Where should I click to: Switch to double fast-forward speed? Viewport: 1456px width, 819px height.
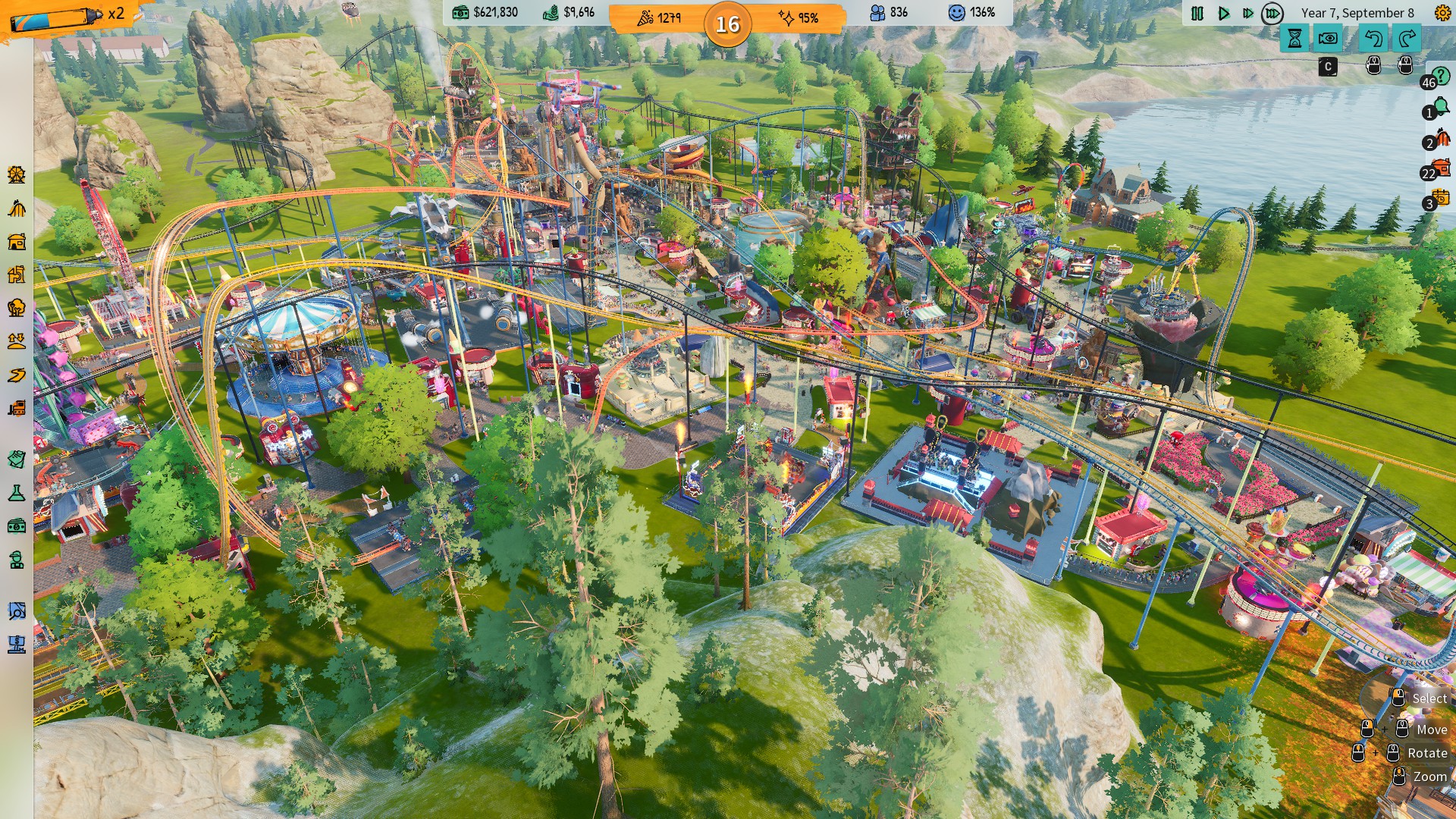[x=1247, y=13]
